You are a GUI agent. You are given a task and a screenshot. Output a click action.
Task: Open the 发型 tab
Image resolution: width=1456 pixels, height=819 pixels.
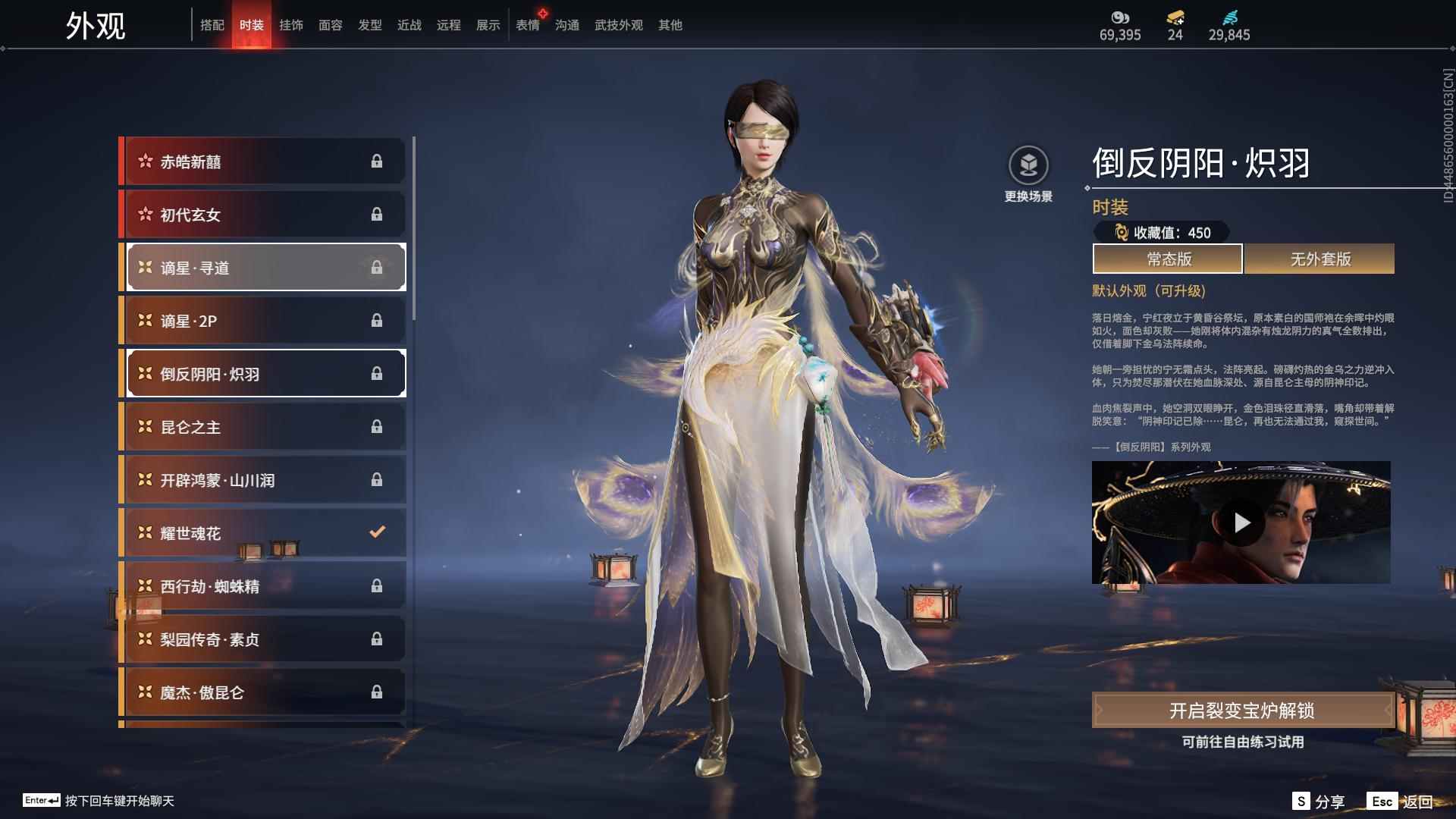[370, 24]
